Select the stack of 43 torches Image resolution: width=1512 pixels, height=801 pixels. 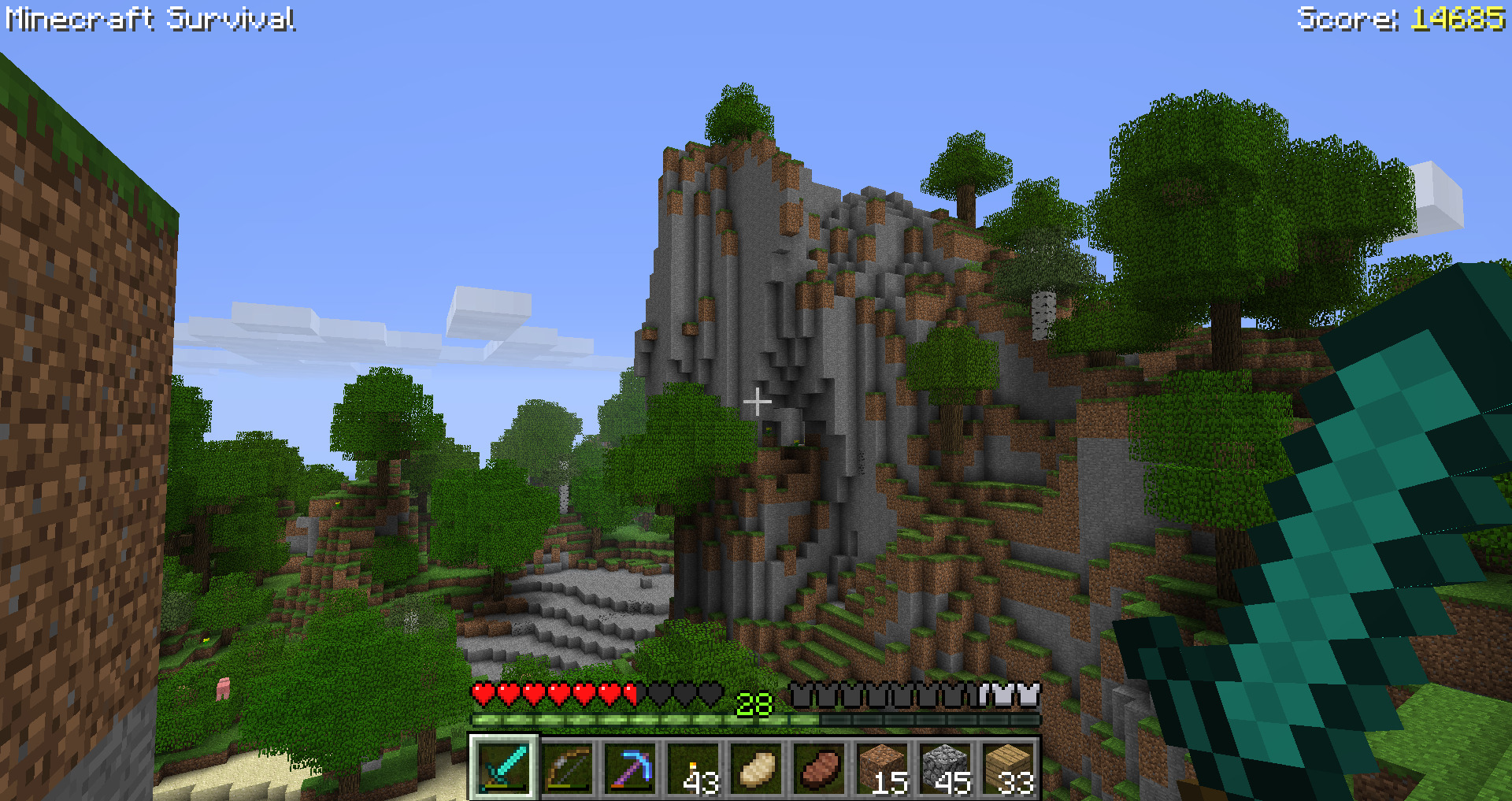click(x=693, y=767)
